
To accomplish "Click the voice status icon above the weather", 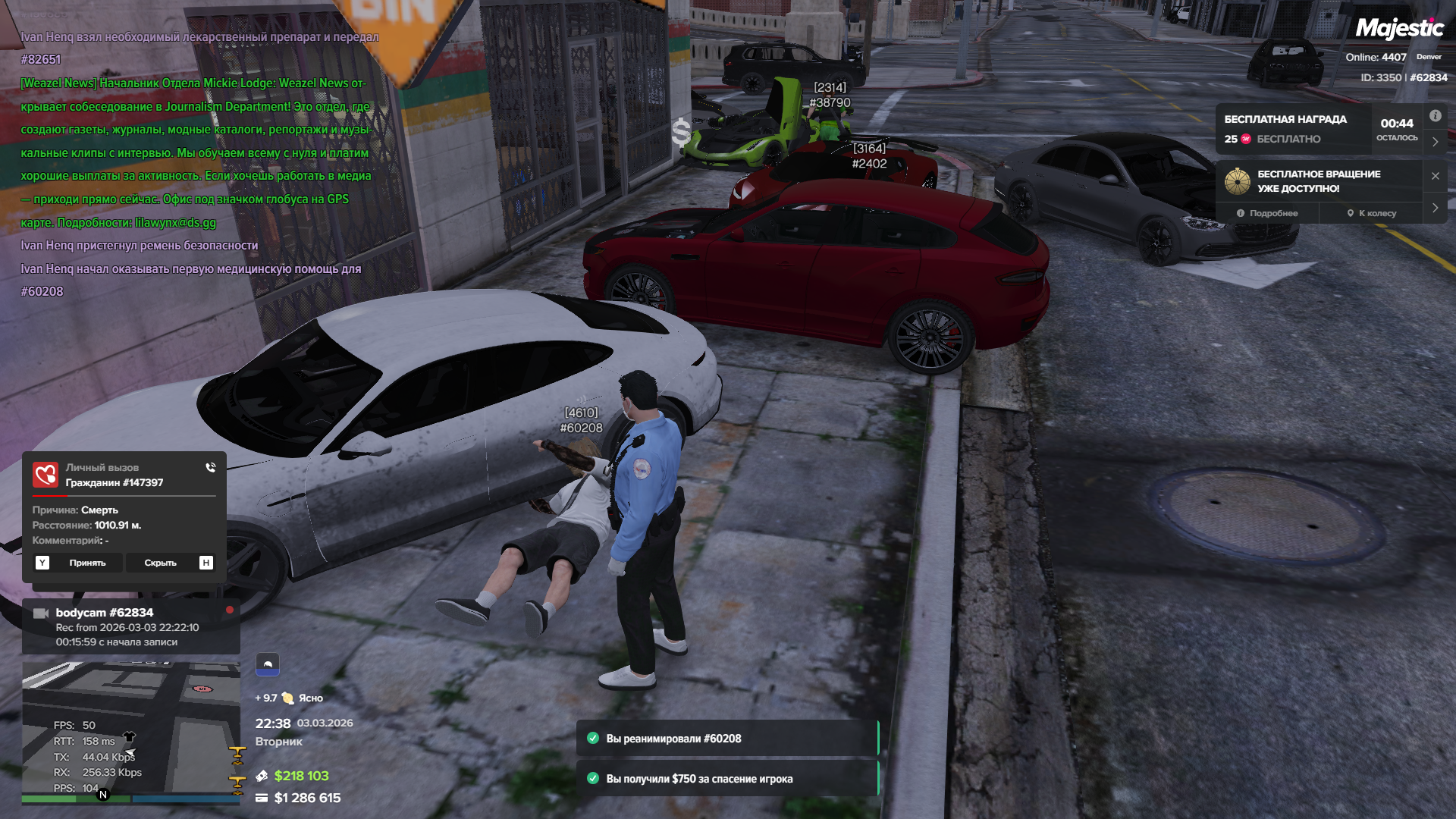I will [x=267, y=664].
